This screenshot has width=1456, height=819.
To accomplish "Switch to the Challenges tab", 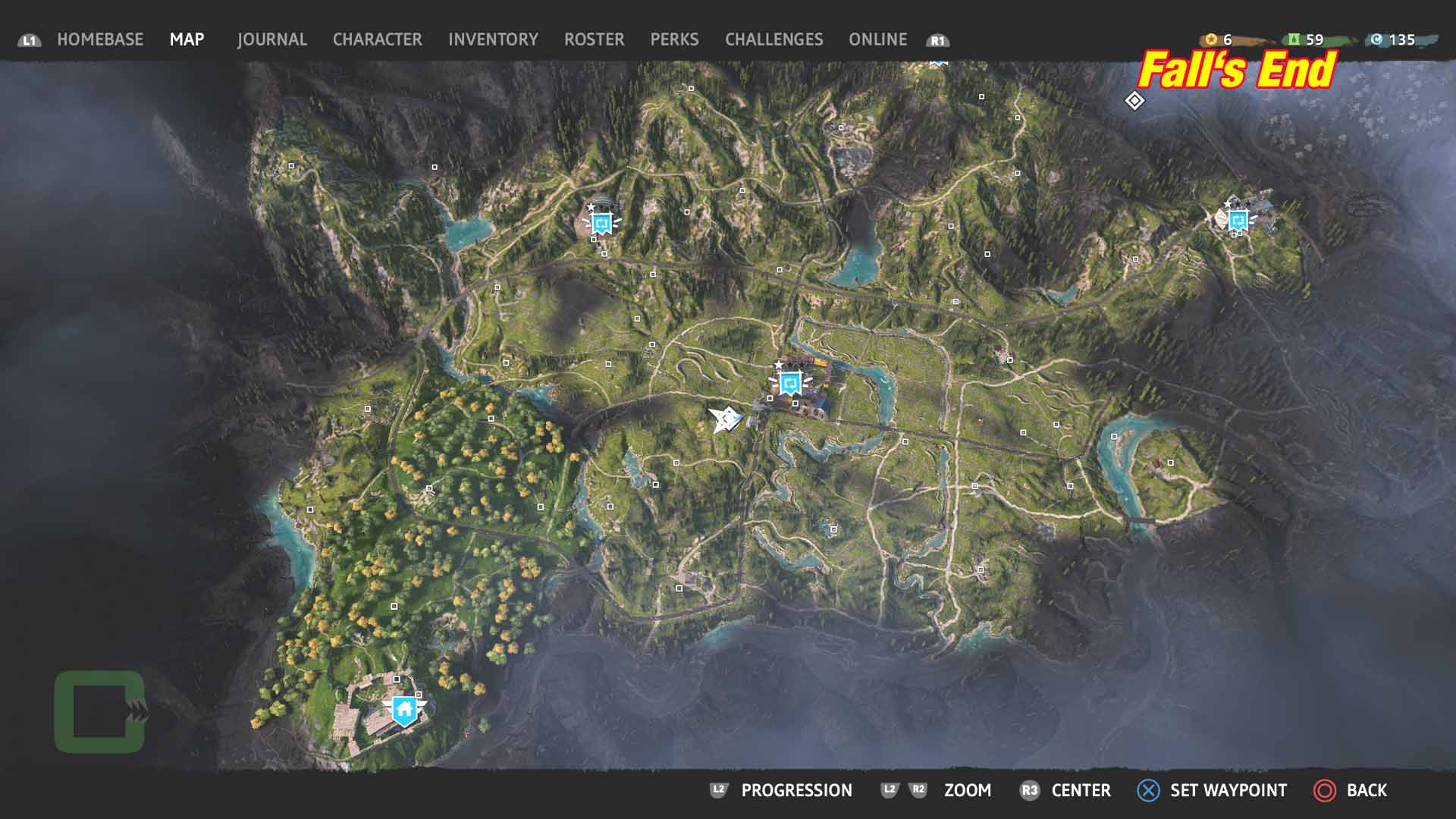I will pyautogui.click(x=773, y=39).
